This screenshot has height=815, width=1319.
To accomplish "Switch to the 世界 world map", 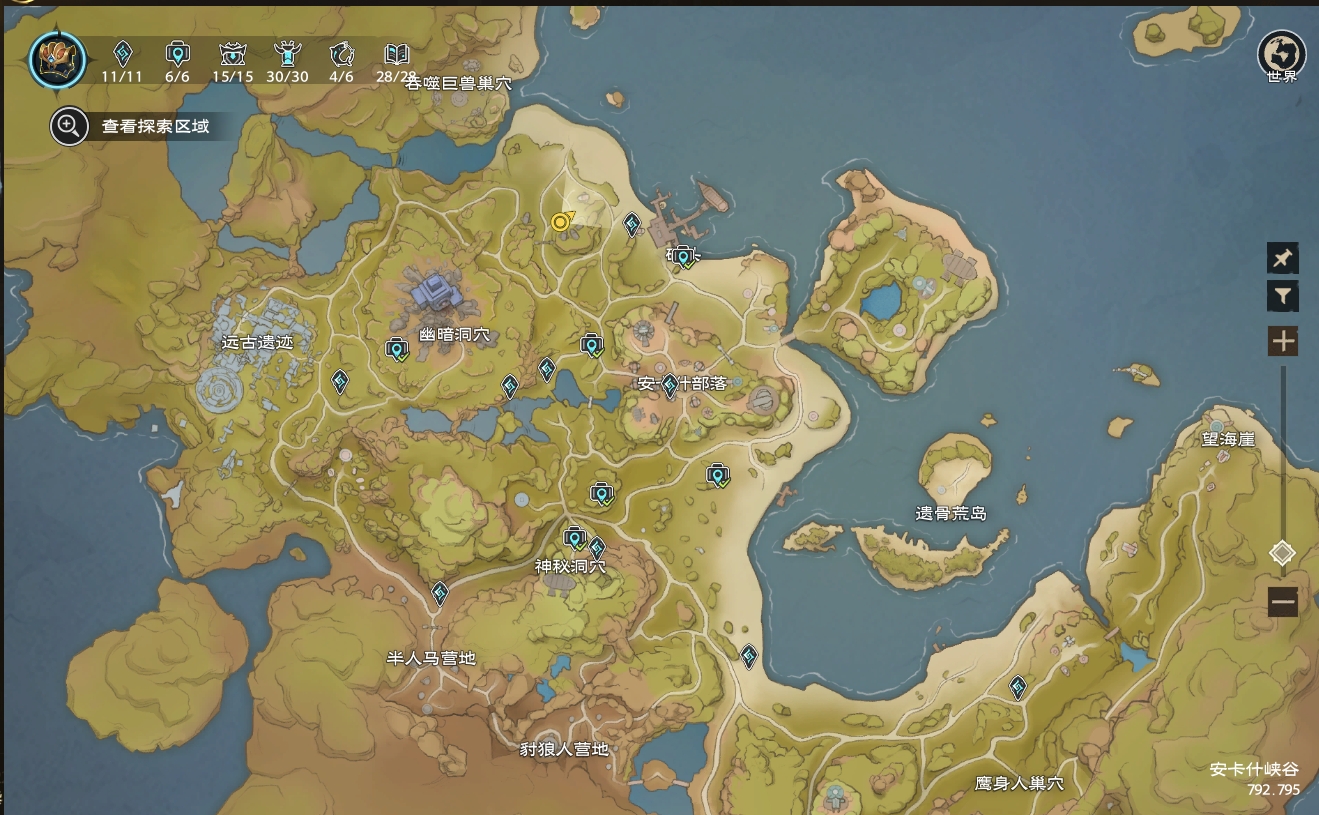I will click(1281, 56).
